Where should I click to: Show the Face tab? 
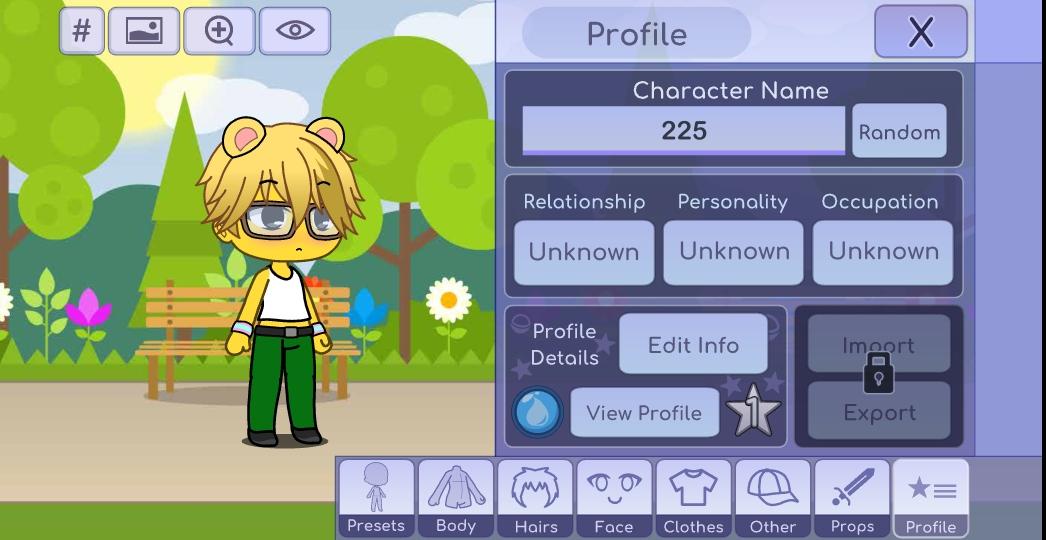coord(614,498)
